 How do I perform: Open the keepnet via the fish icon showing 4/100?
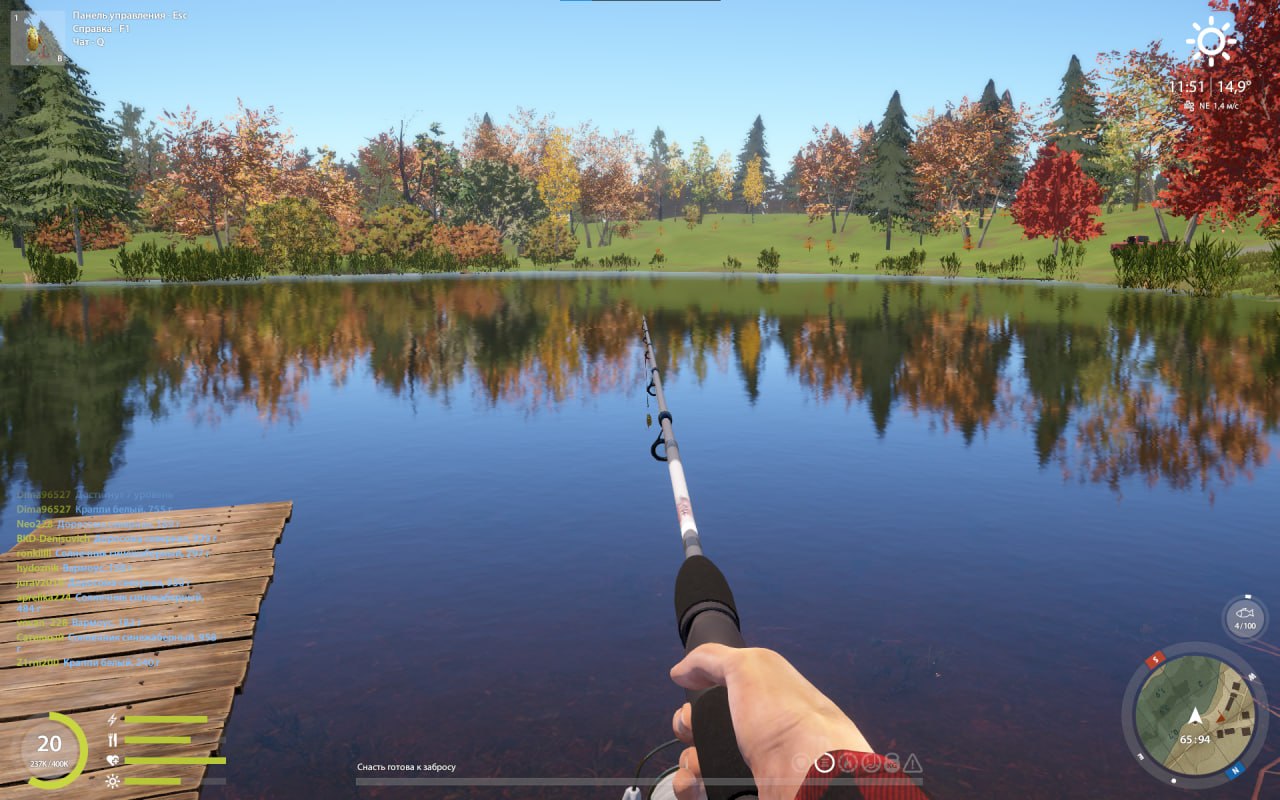pyautogui.click(x=1243, y=617)
